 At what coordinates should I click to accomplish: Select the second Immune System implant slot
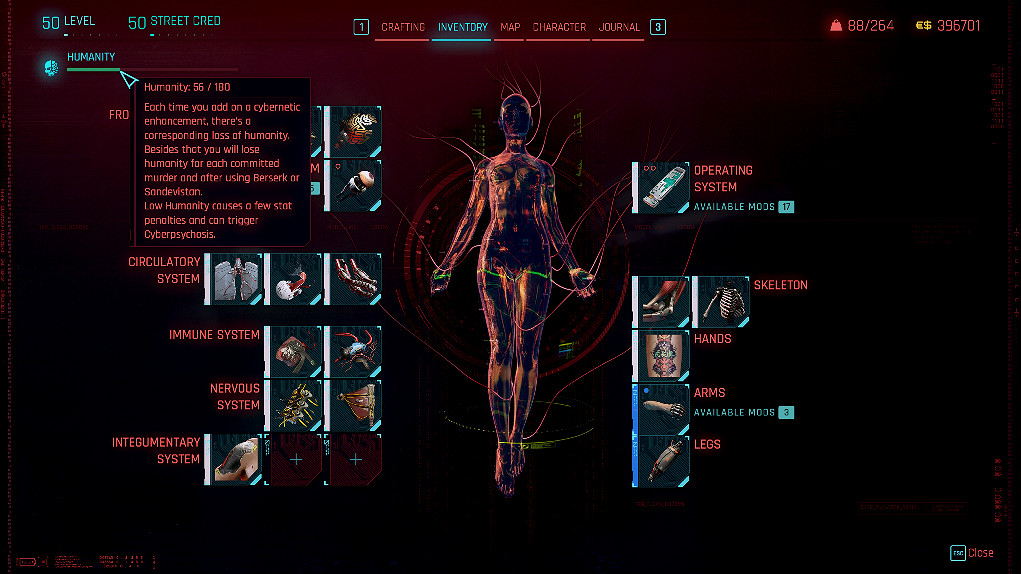pos(355,351)
